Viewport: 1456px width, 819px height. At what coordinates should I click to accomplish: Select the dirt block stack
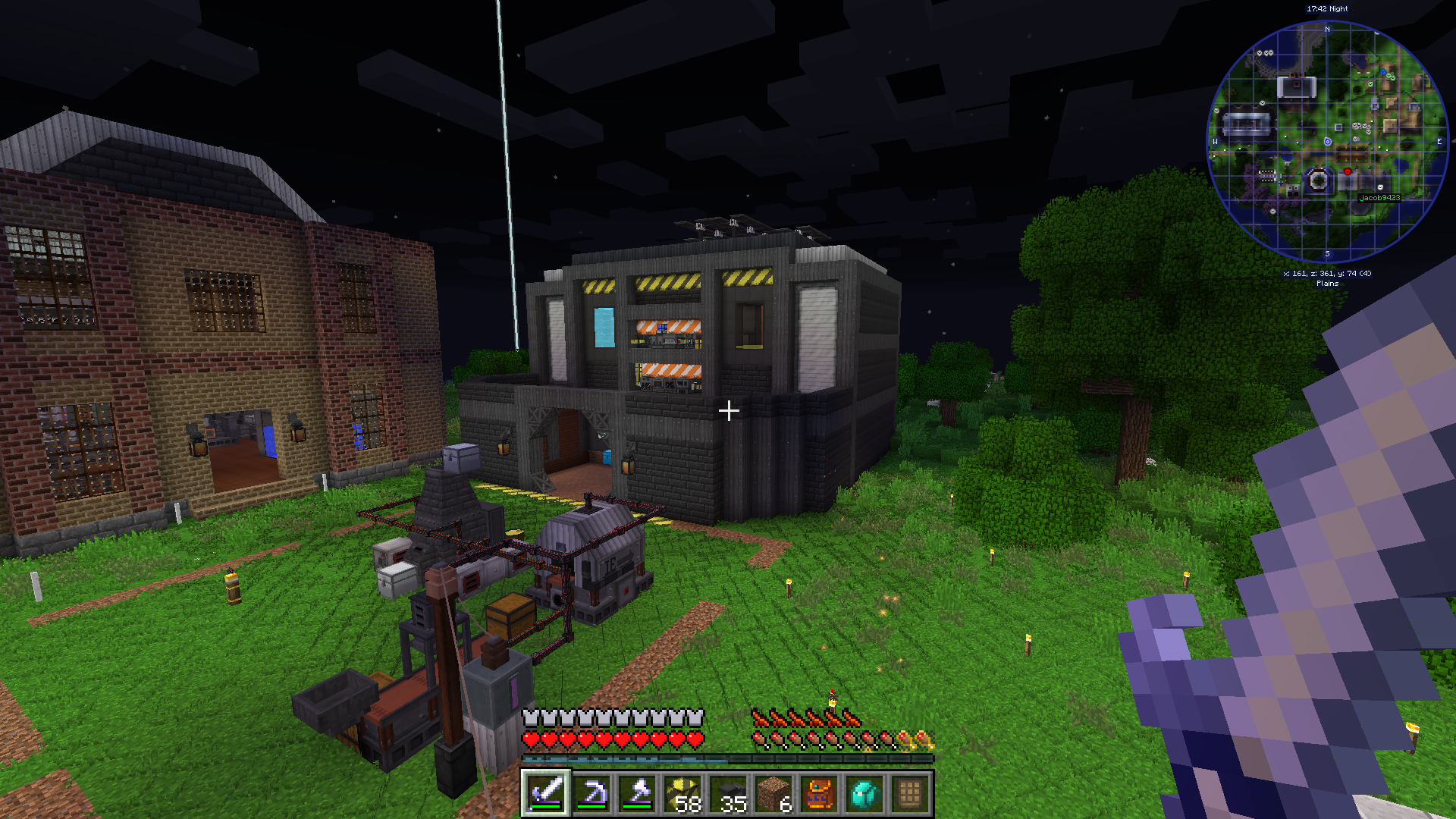773,794
